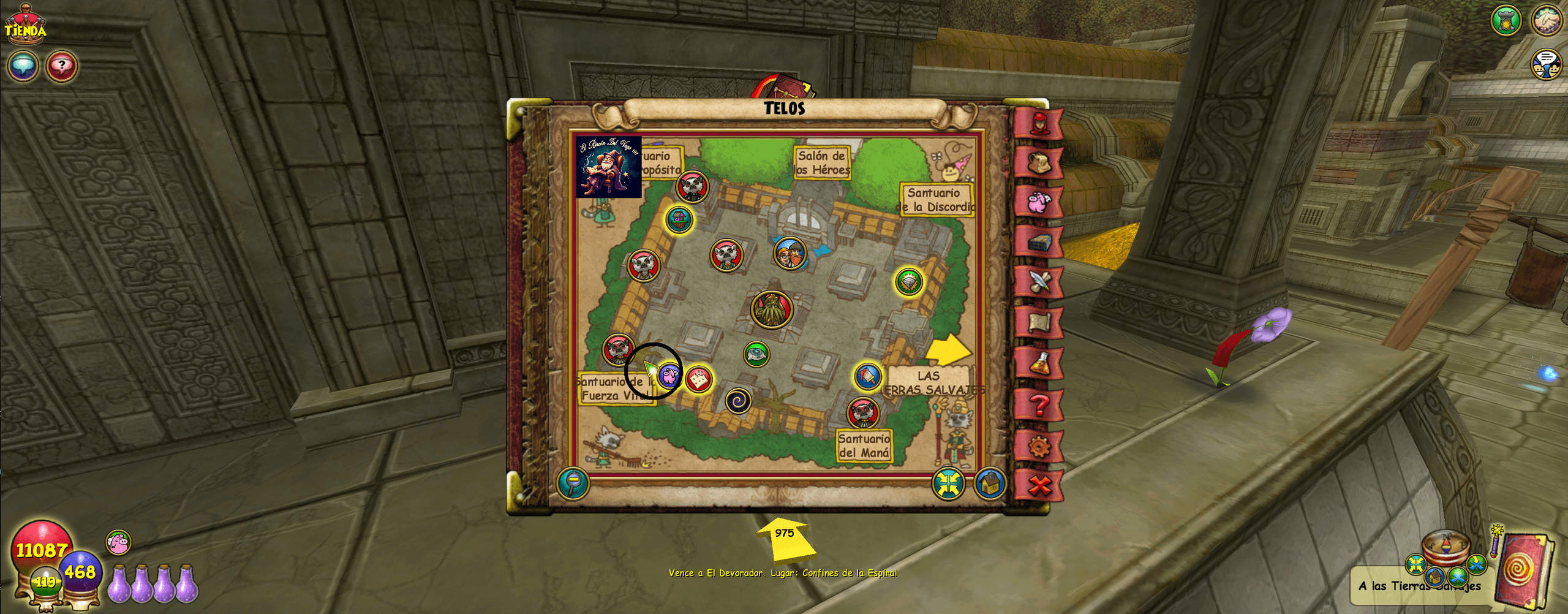This screenshot has height=614, width=1568.
Task: Open the red hooded character tab
Action: tap(1039, 124)
